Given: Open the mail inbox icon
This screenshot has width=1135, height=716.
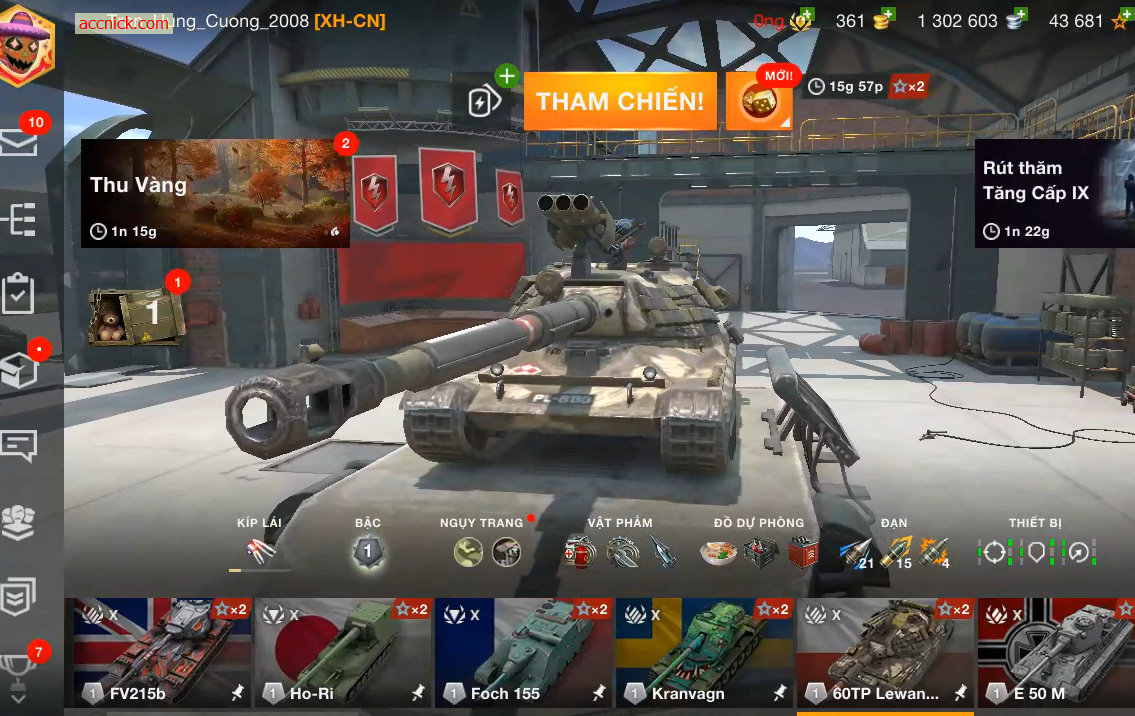Looking at the screenshot, I should (19, 142).
